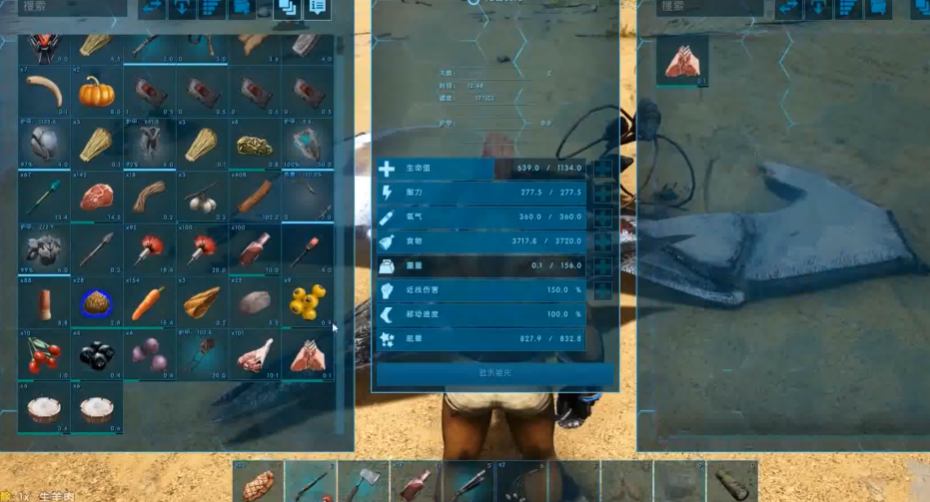Select the purple berries stack
This screenshot has width=930, height=502.
(148, 355)
